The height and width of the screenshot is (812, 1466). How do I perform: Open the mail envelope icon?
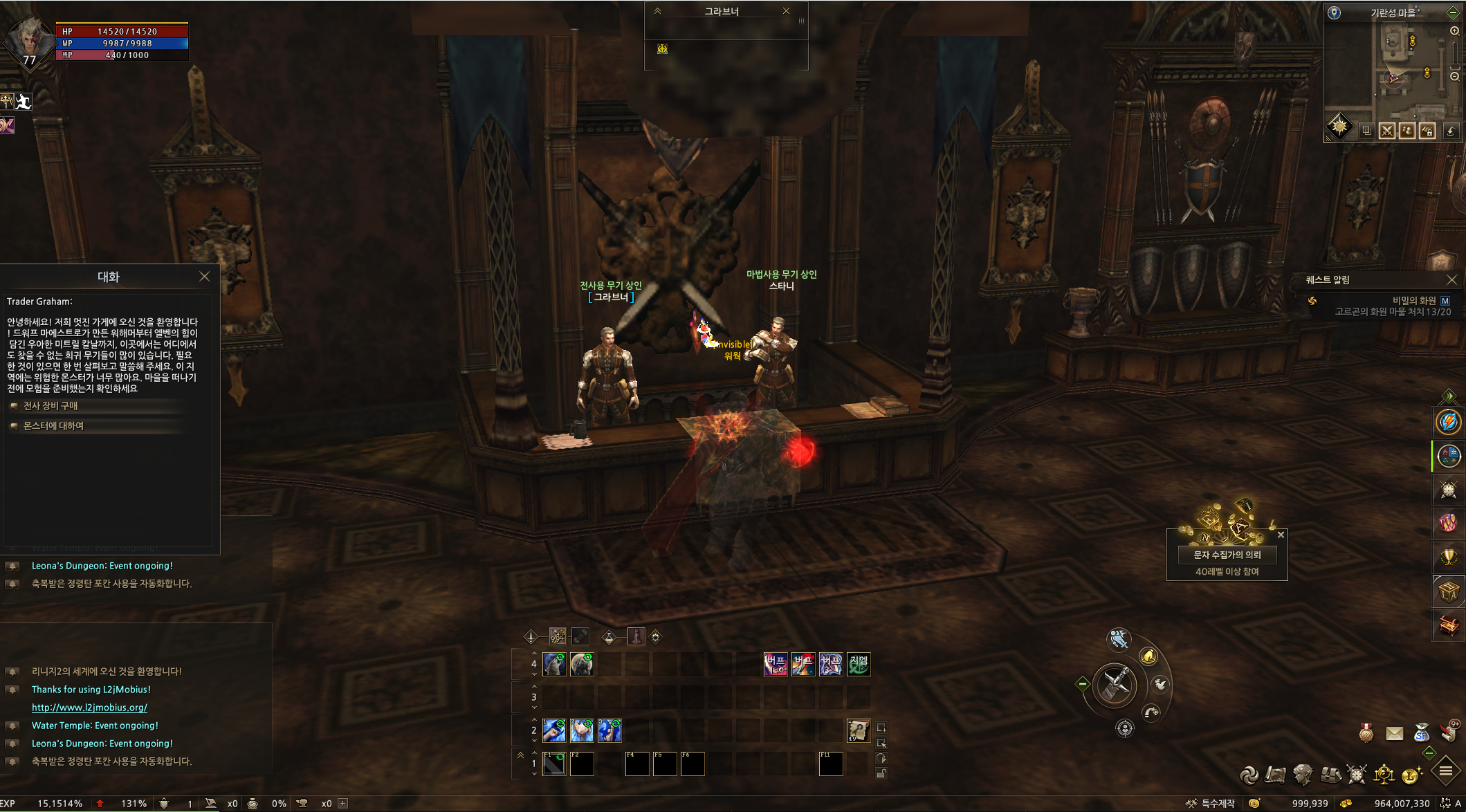click(1395, 733)
